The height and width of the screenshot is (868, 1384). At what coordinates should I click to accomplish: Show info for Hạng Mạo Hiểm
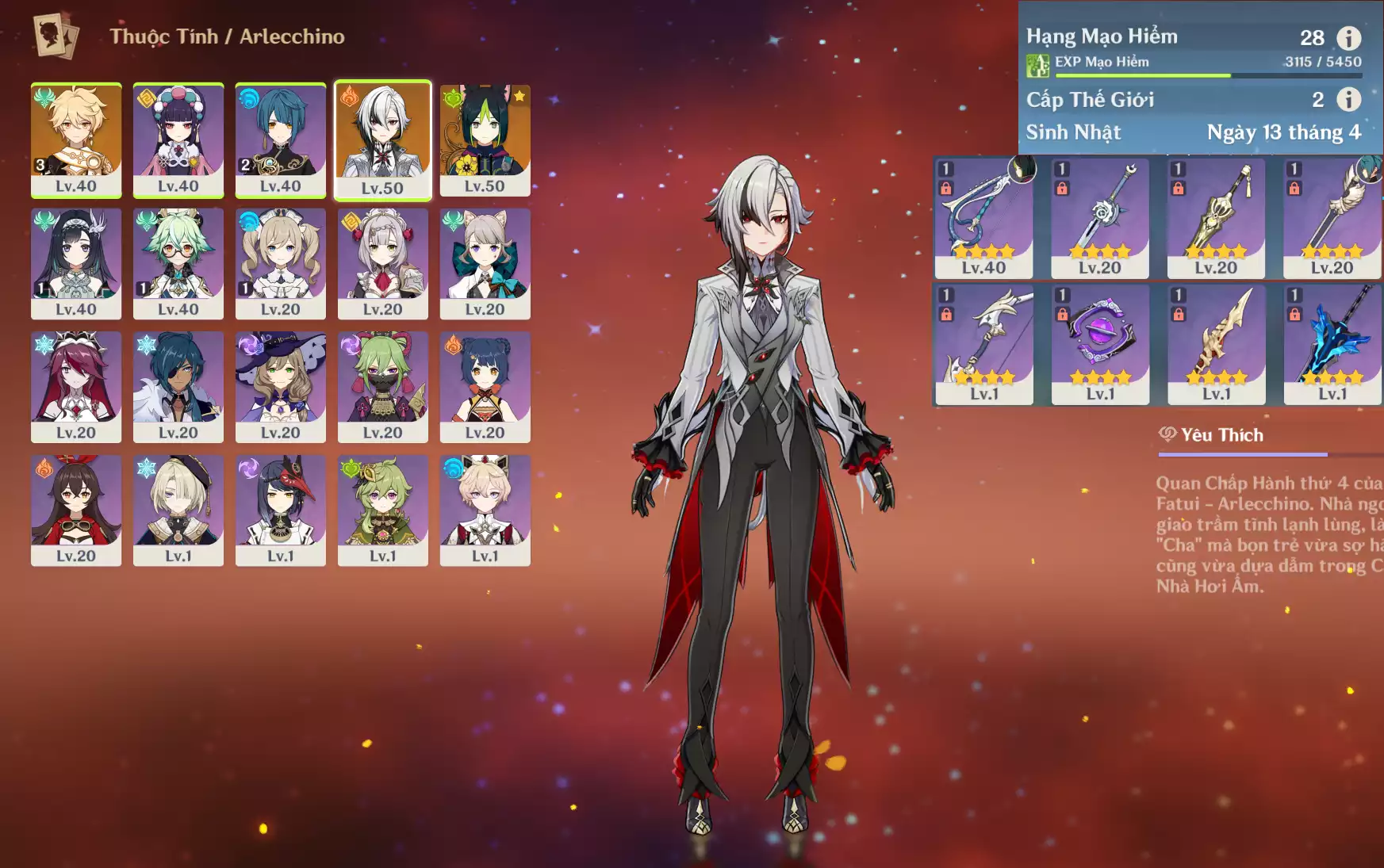pyautogui.click(x=1348, y=37)
